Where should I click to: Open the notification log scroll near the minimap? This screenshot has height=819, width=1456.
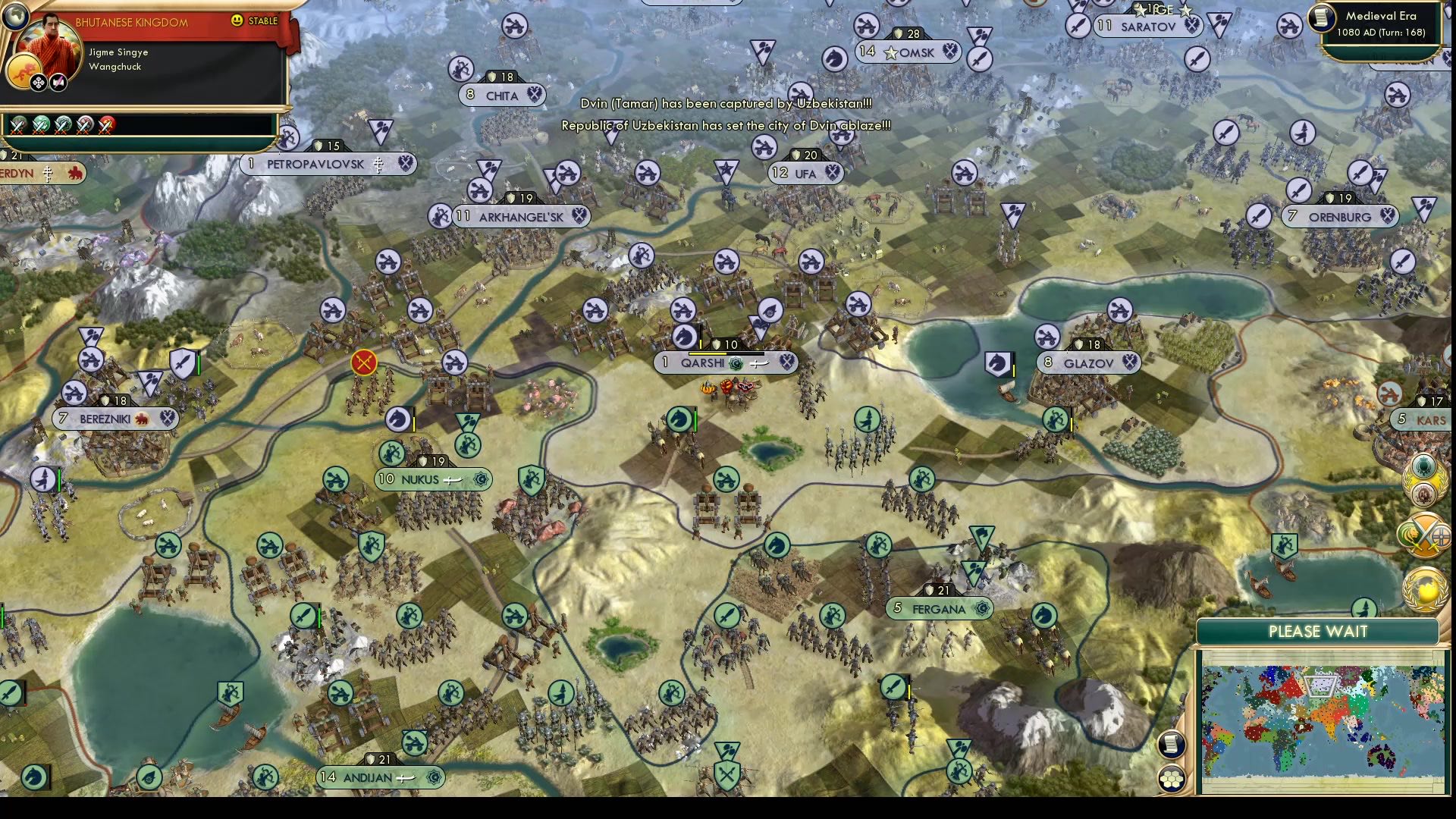[x=1172, y=745]
